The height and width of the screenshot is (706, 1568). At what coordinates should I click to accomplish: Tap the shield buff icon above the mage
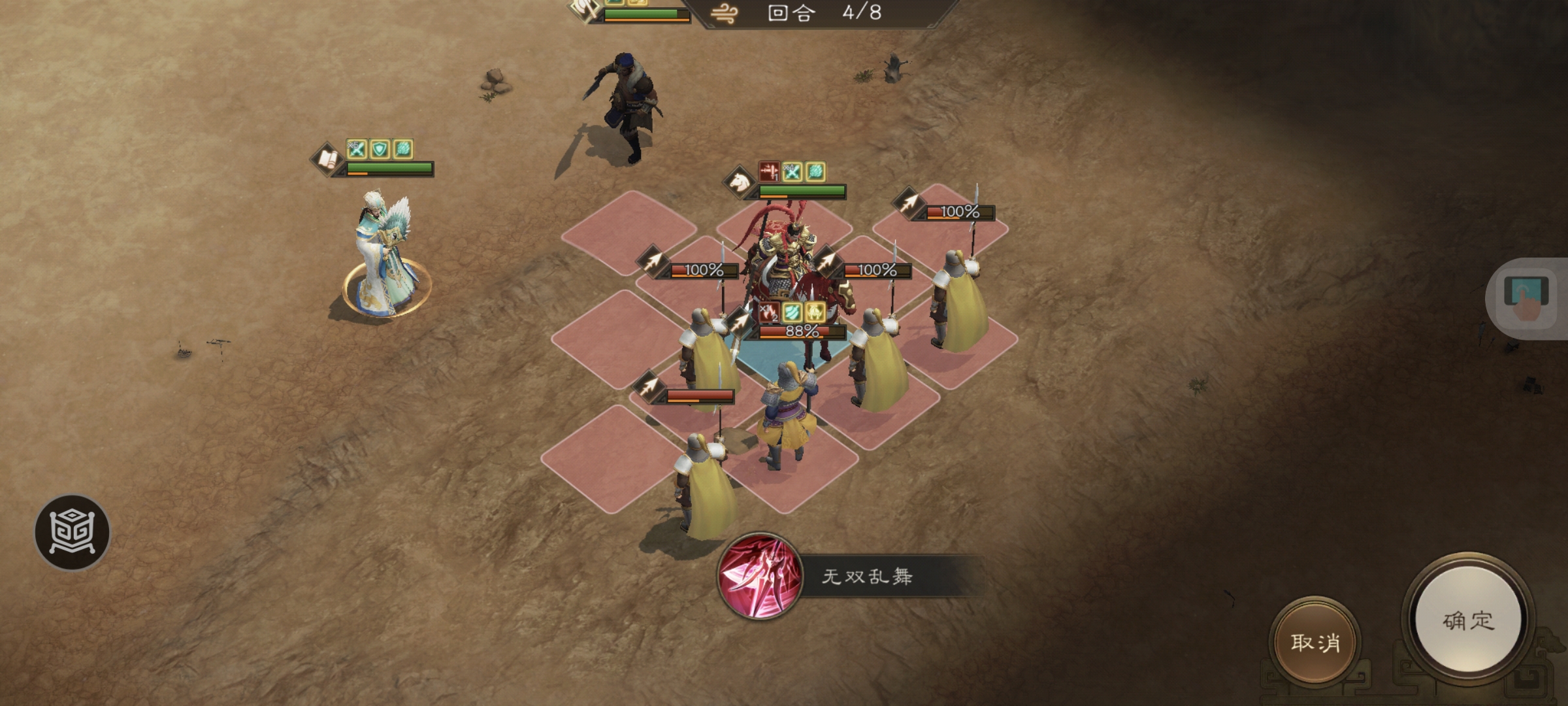pos(380,149)
